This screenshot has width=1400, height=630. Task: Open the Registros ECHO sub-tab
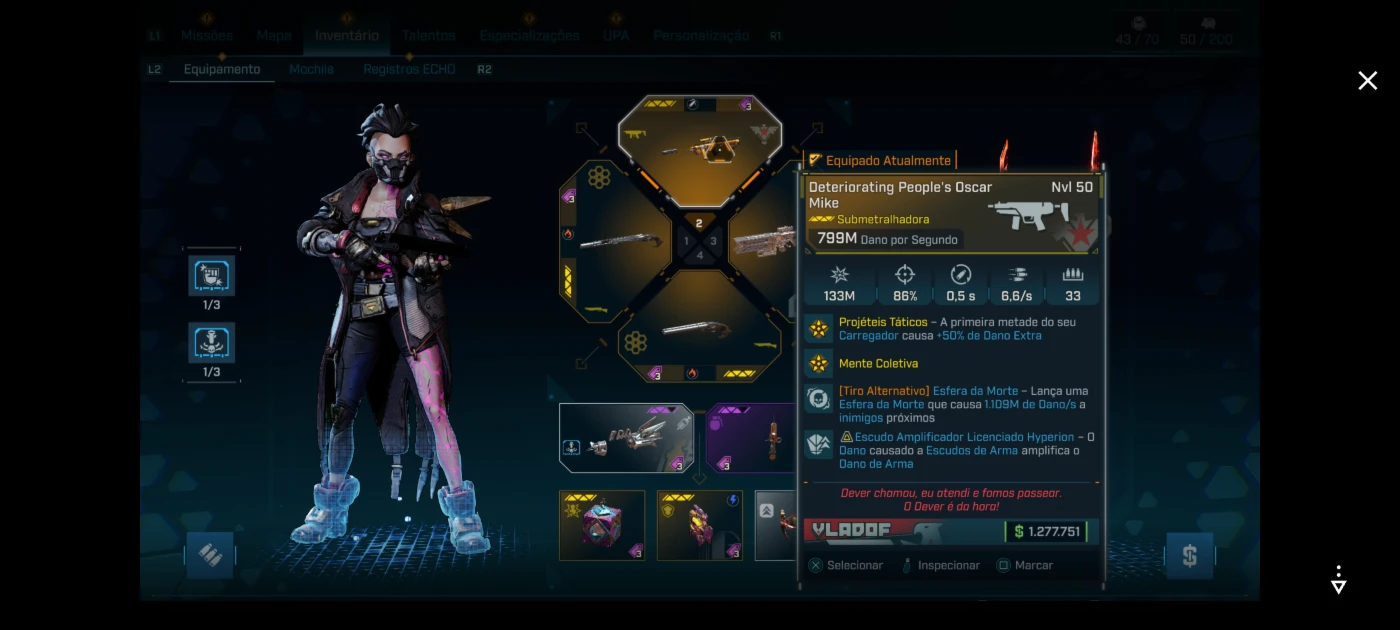(409, 69)
